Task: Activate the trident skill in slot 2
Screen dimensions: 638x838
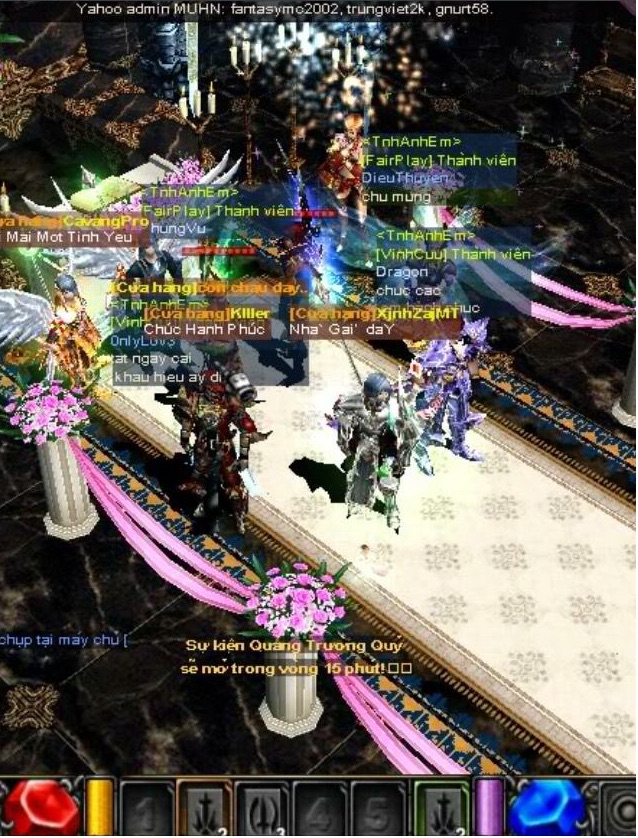Action: tap(204, 807)
